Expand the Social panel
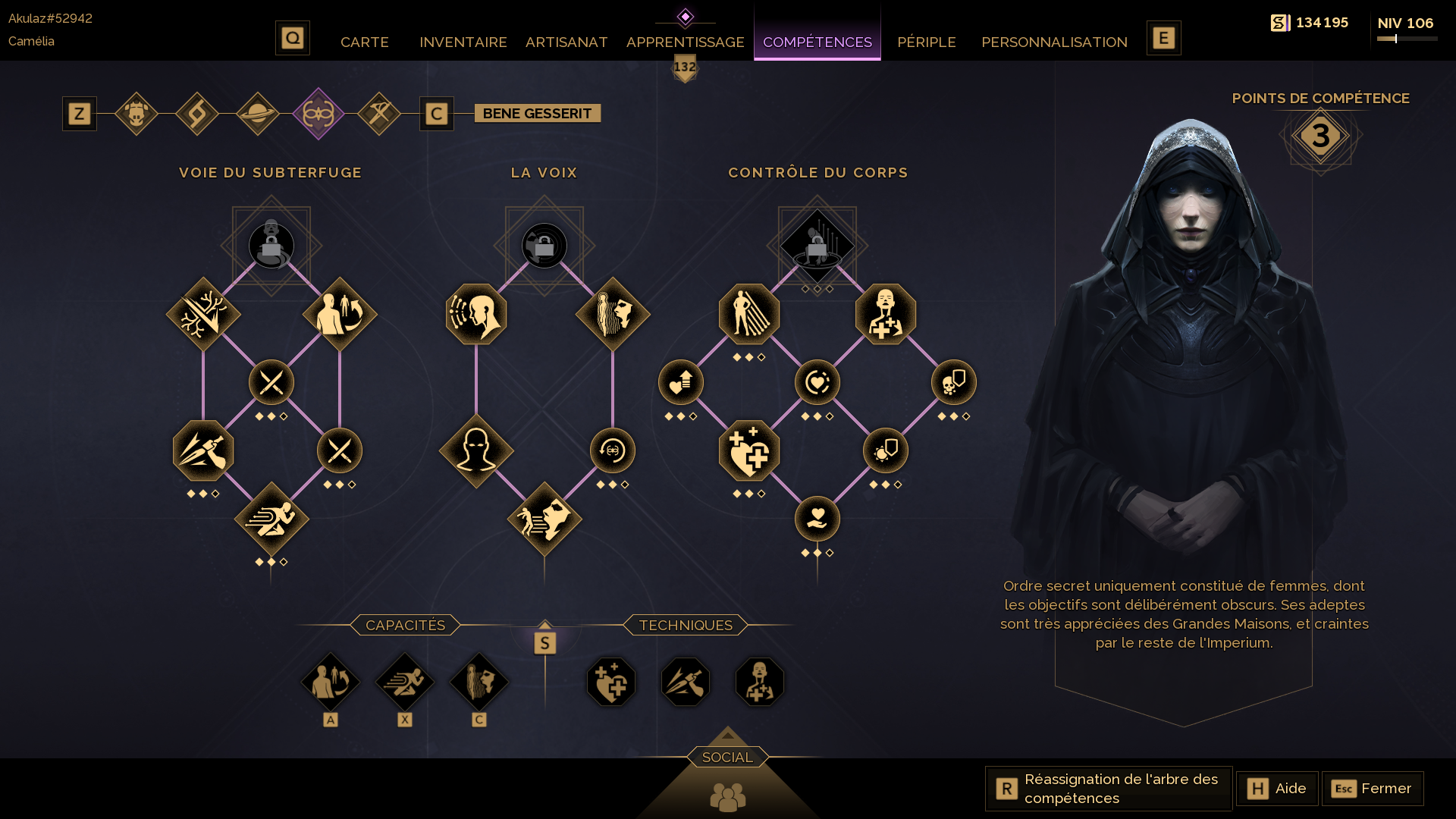 pyautogui.click(x=727, y=757)
